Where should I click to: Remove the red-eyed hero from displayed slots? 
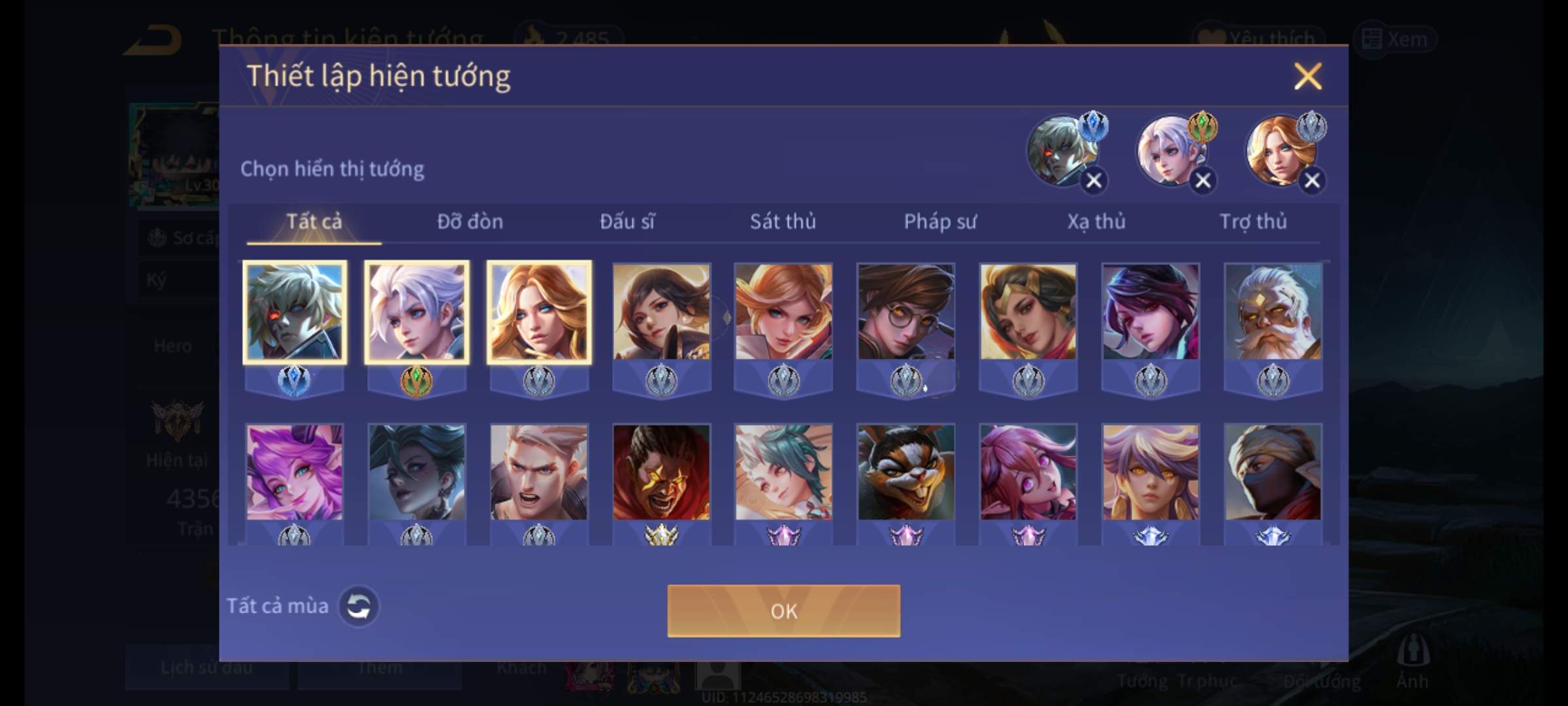pos(1094,180)
